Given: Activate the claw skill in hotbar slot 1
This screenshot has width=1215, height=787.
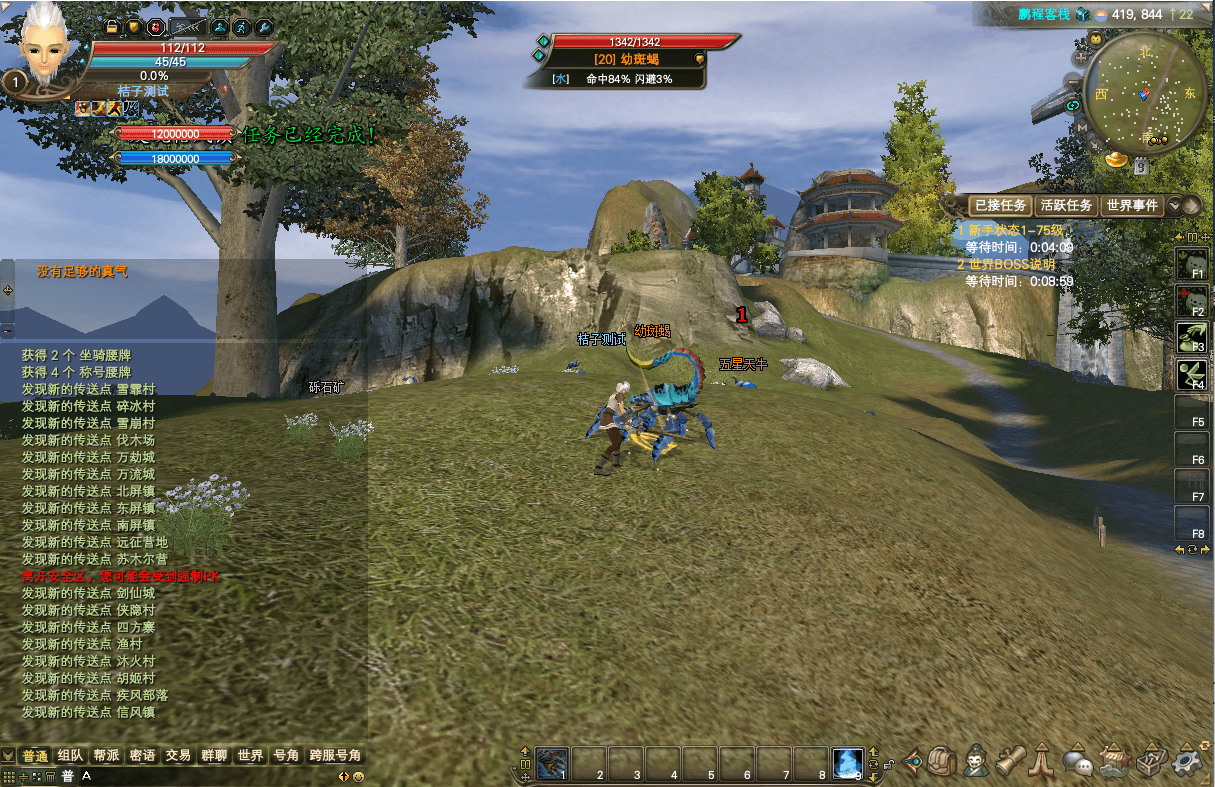Looking at the screenshot, I should [x=552, y=763].
